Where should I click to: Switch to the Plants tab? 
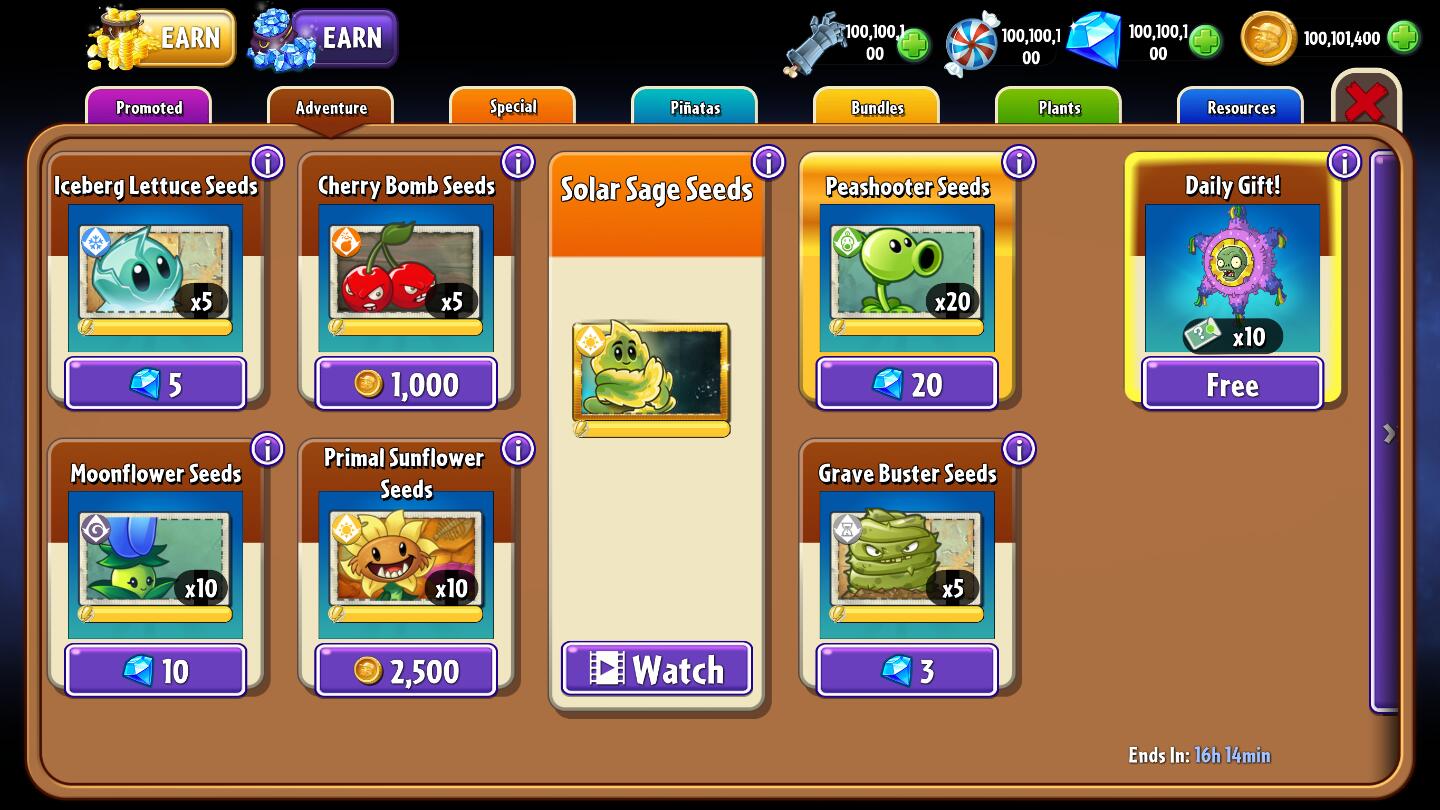click(1057, 107)
